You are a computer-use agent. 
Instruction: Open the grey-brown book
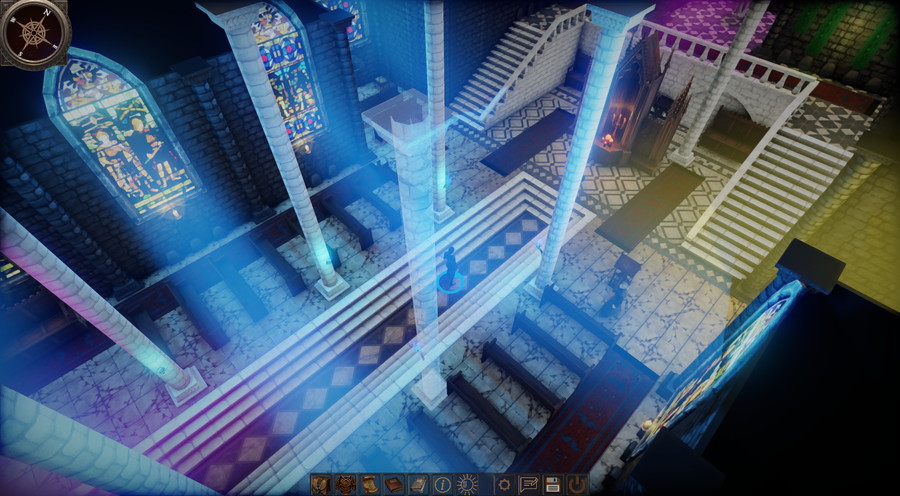coord(418,484)
